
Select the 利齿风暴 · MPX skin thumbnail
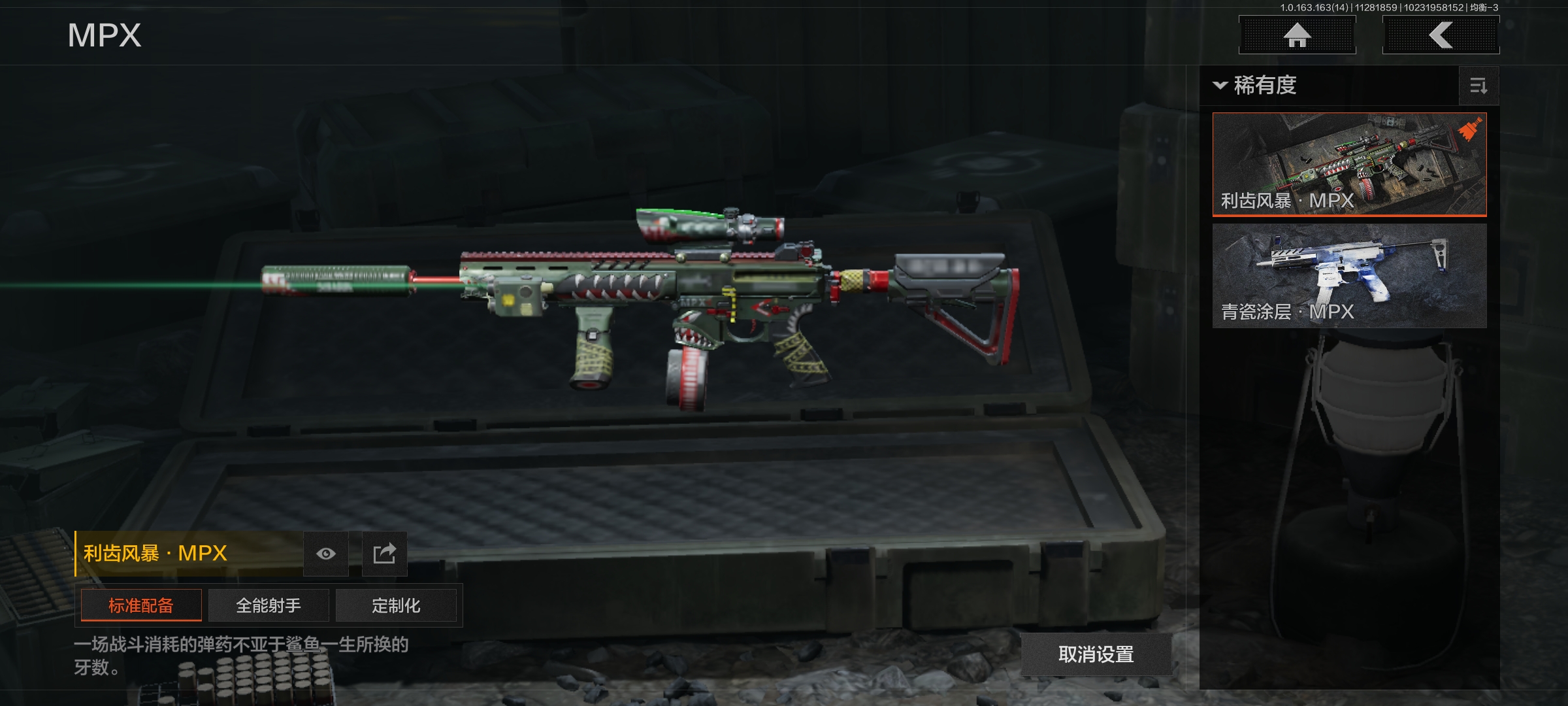1349,164
